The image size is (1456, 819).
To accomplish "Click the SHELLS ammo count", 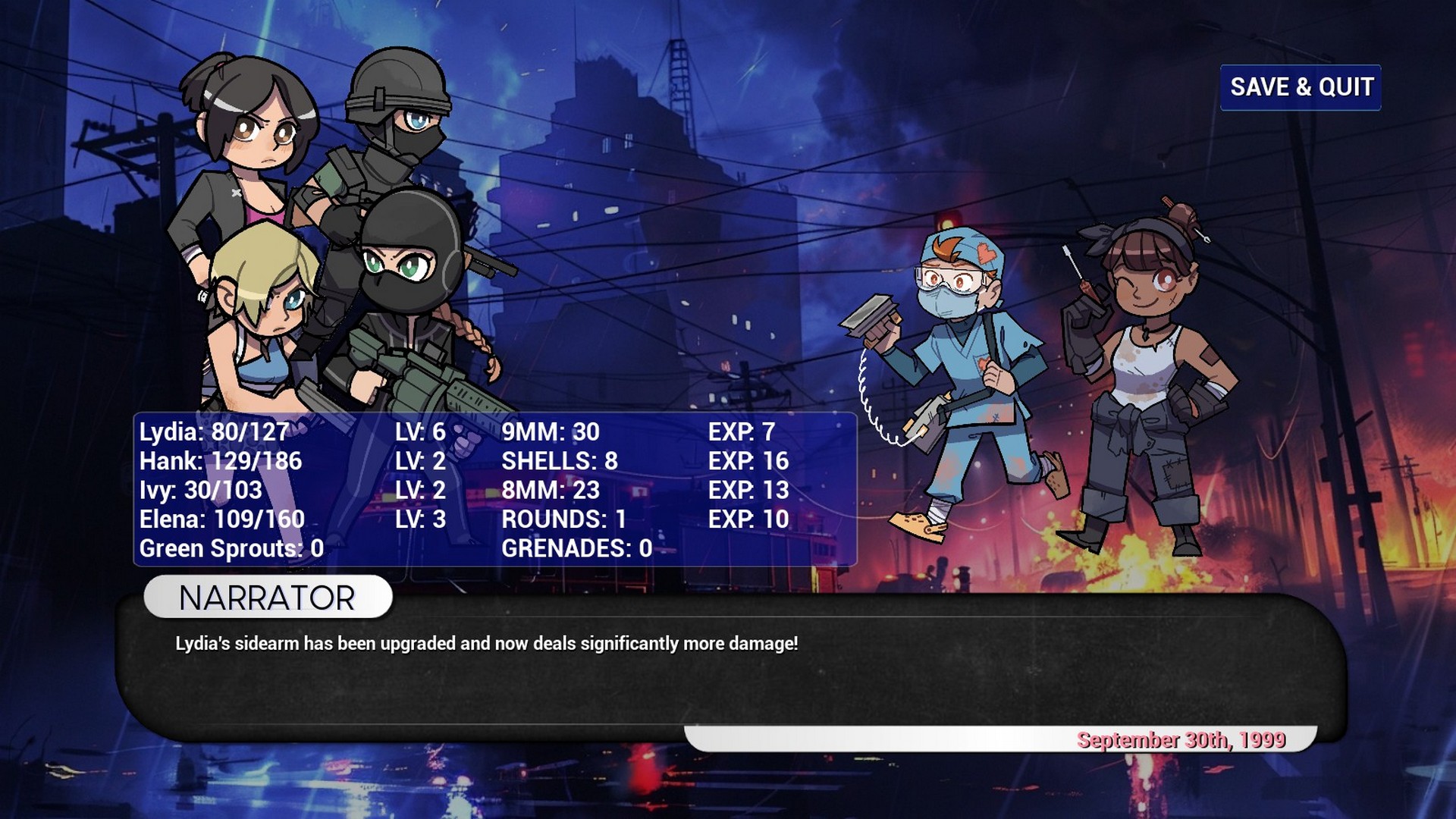I will (x=560, y=461).
